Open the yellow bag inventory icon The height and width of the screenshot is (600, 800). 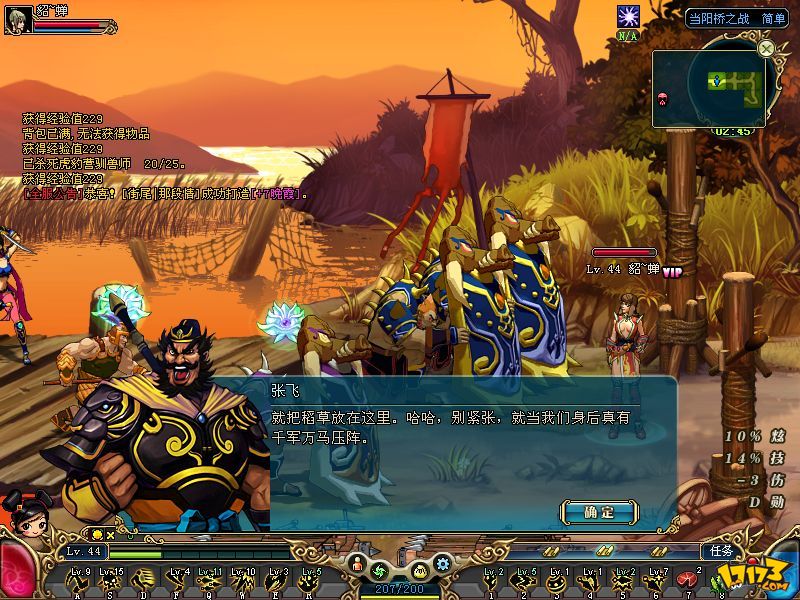pos(420,571)
